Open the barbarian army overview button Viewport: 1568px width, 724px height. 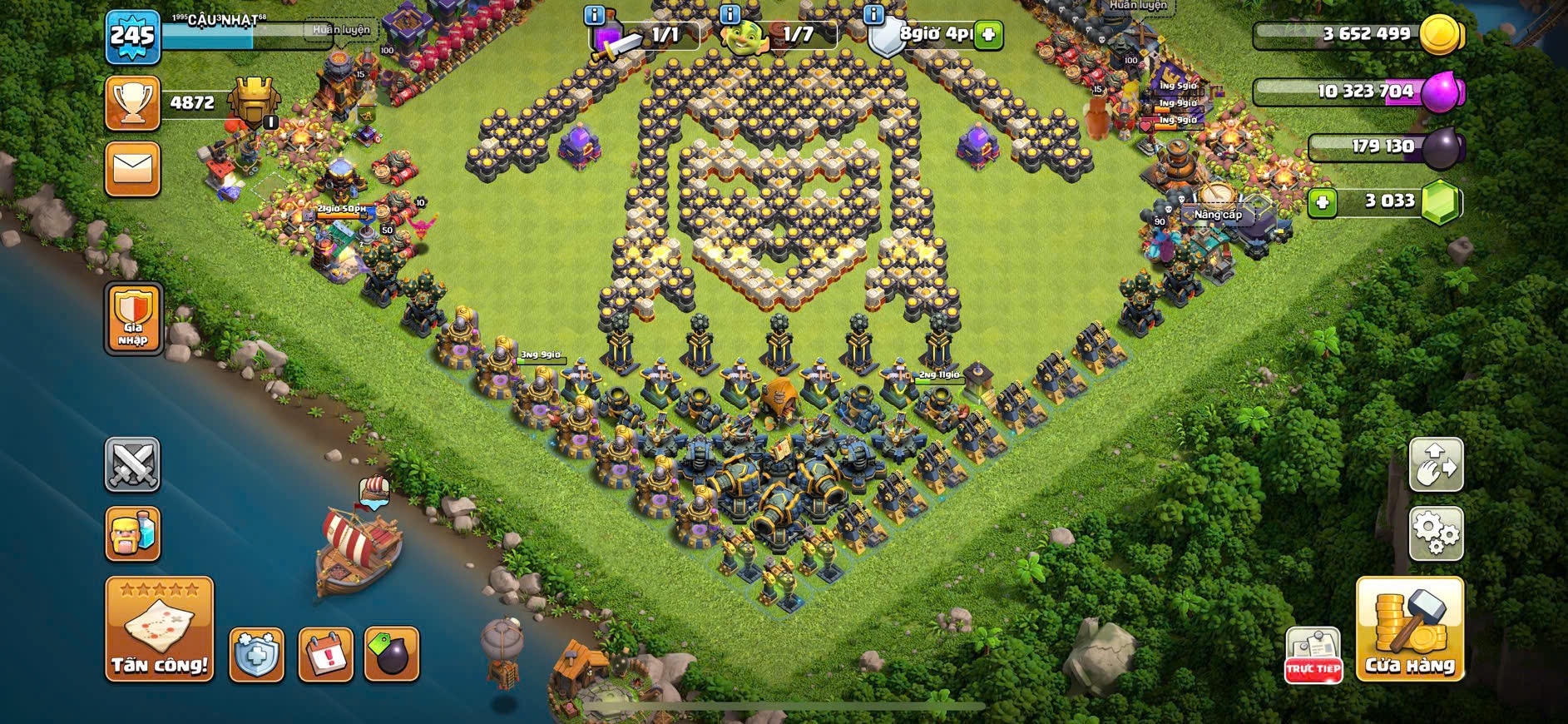(132, 533)
